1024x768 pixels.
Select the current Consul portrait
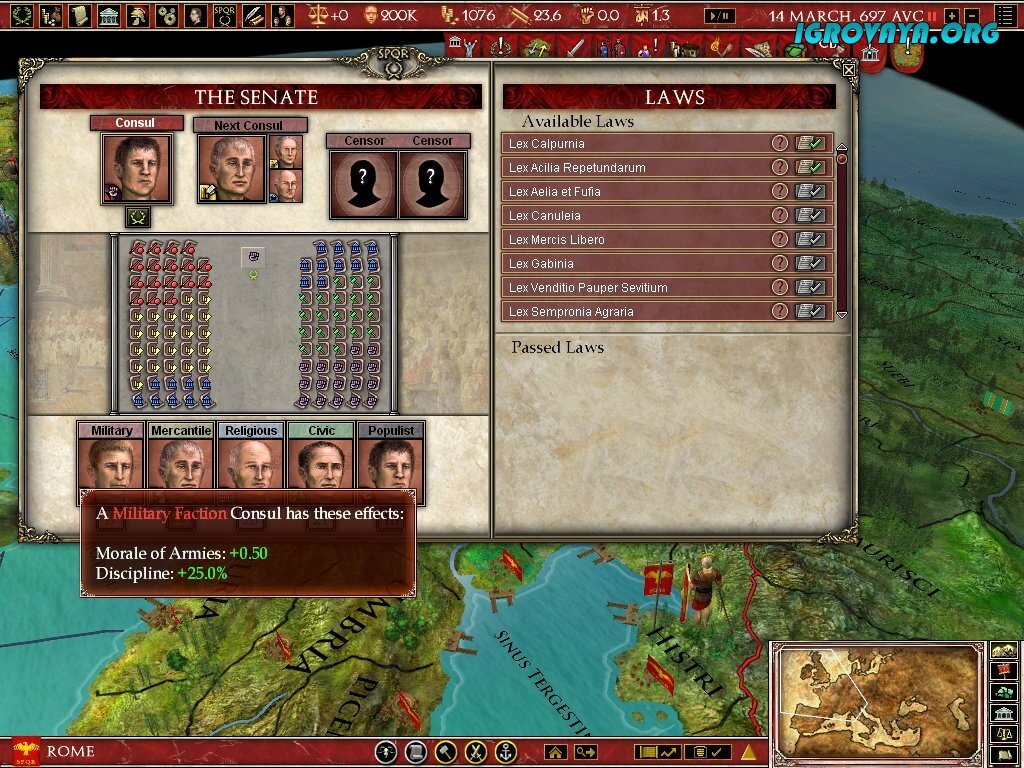pyautogui.click(x=136, y=168)
